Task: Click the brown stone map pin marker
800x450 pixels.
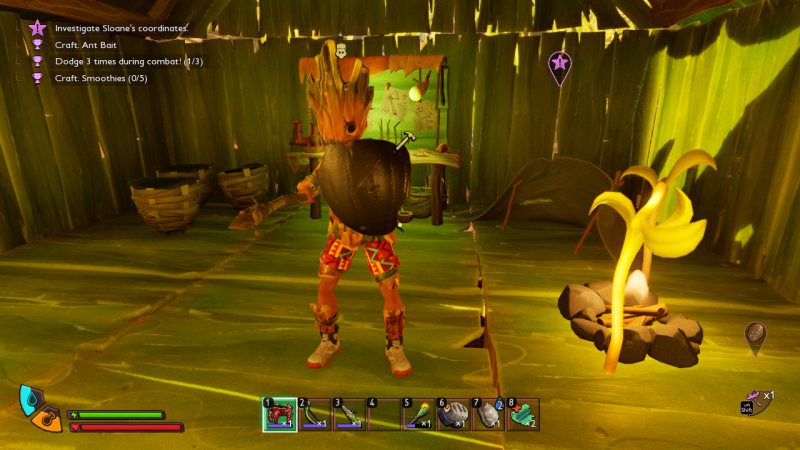Action: pos(756,336)
